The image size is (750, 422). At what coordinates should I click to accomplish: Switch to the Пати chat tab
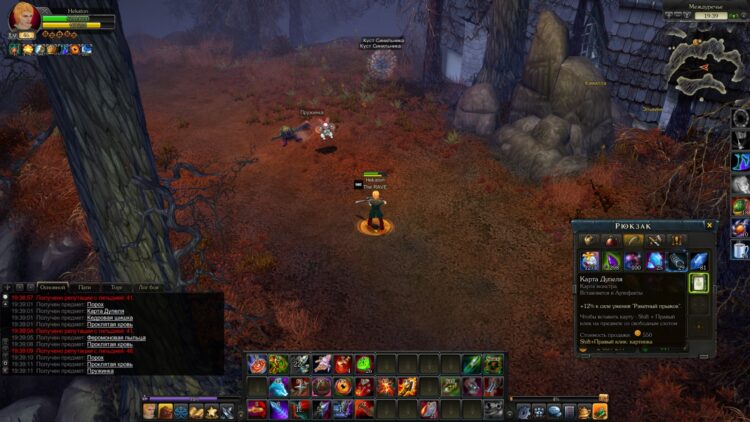[x=85, y=287]
